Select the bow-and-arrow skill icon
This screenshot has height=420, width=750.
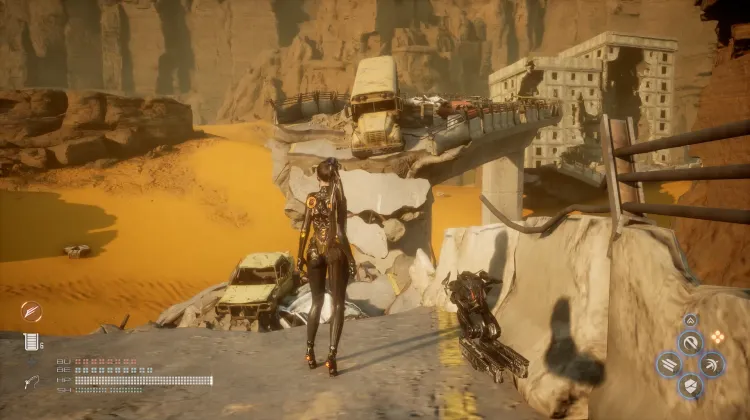click(x=713, y=365)
